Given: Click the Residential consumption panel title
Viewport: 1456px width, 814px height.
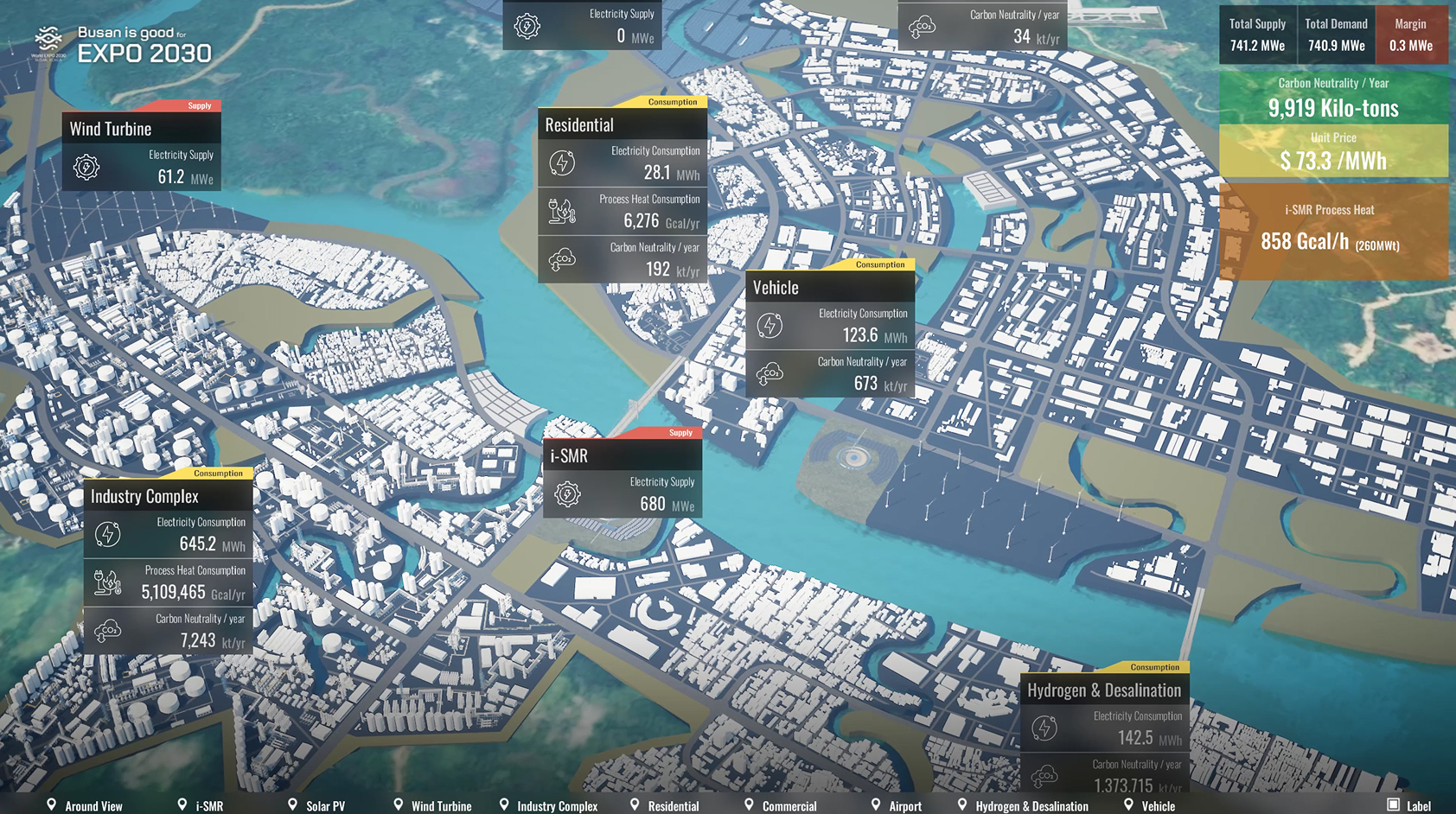Looking at the screenshot, I should [622, 125].
